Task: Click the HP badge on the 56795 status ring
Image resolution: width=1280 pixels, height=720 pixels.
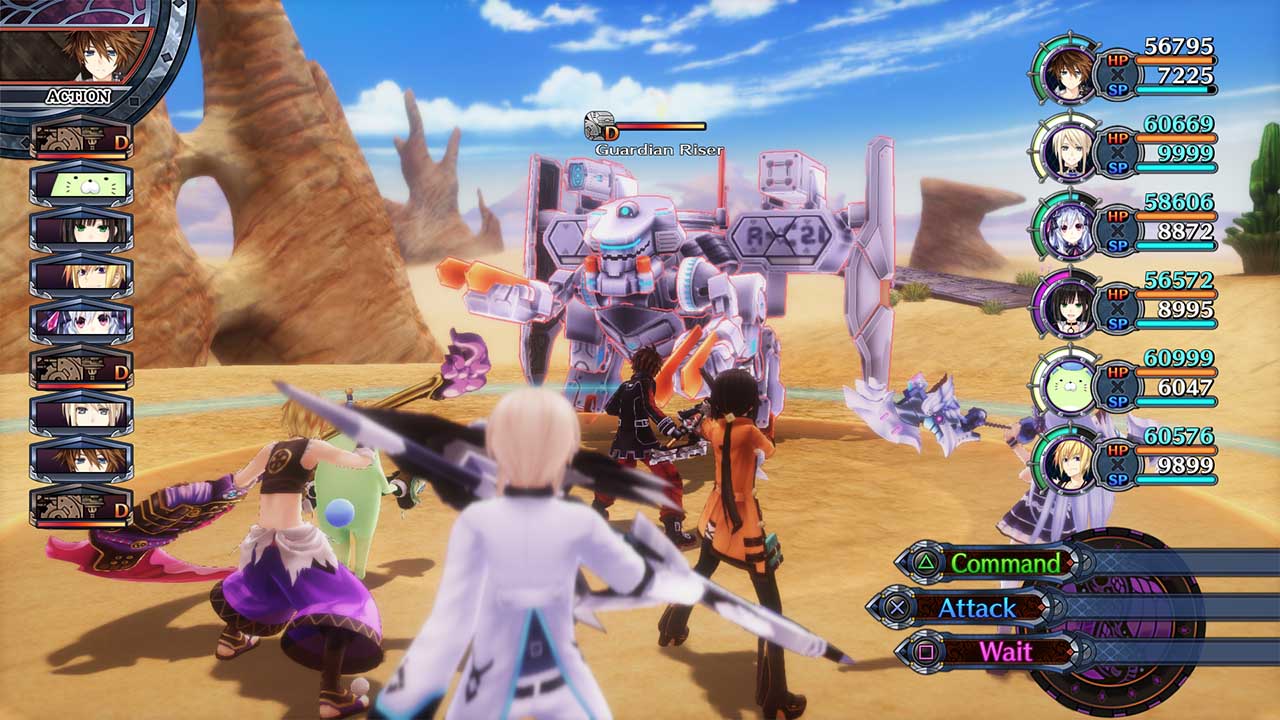Action: [1116, 59]
